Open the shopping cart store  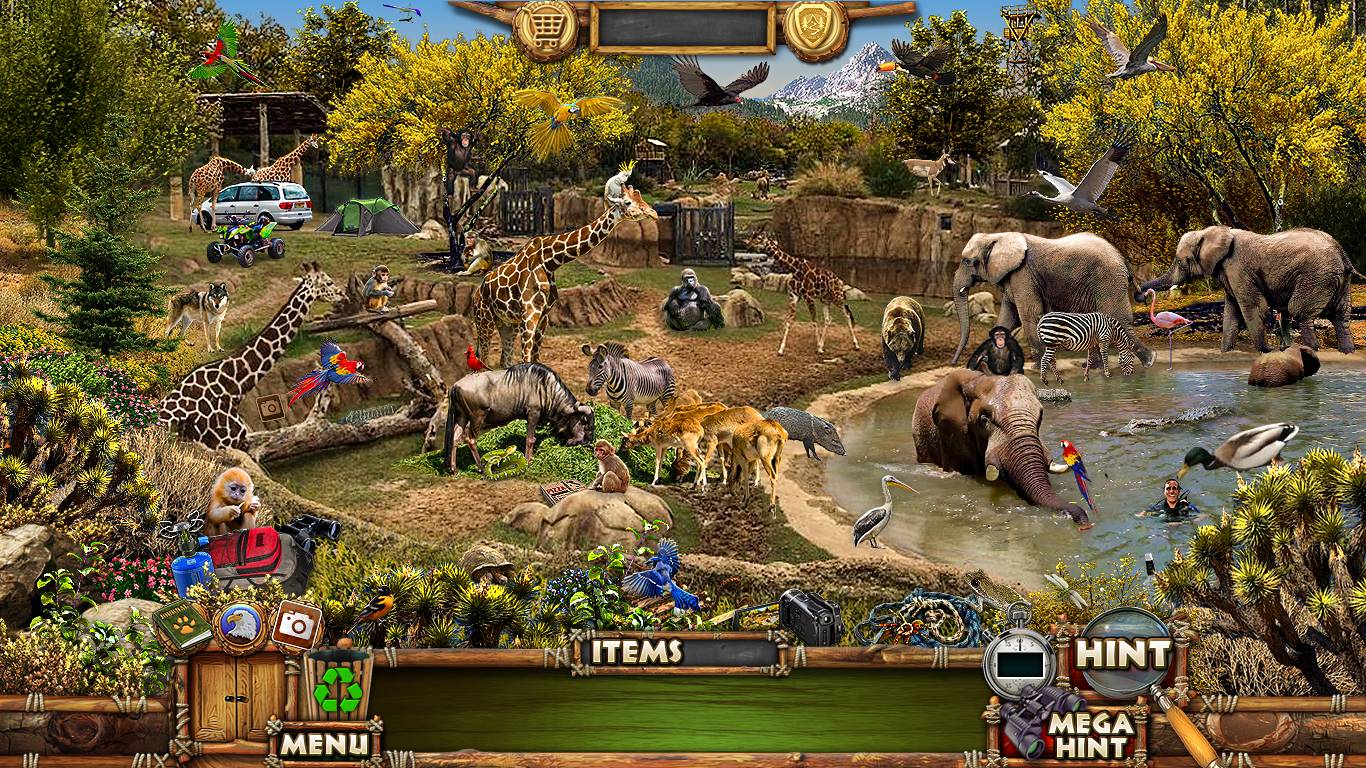tap(546, 28)
